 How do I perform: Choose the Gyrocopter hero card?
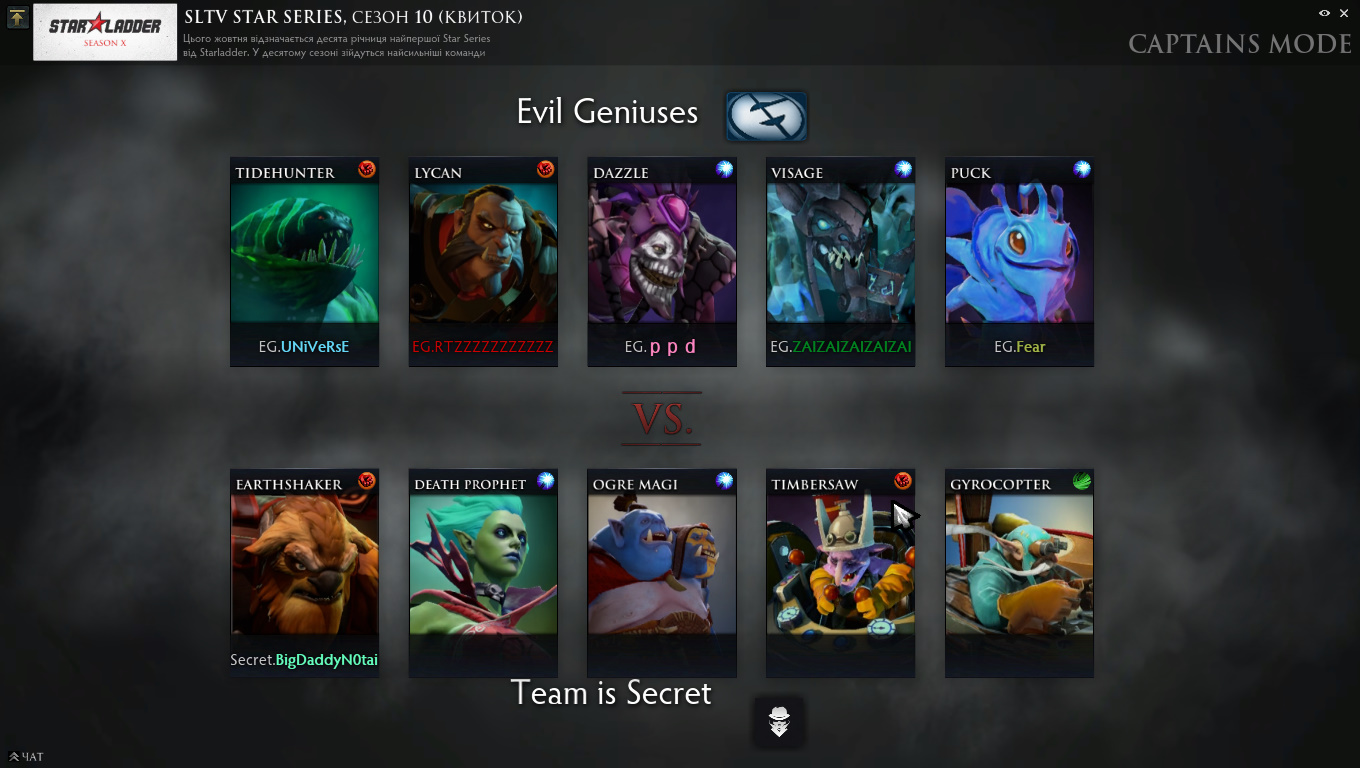[1019, 573]
